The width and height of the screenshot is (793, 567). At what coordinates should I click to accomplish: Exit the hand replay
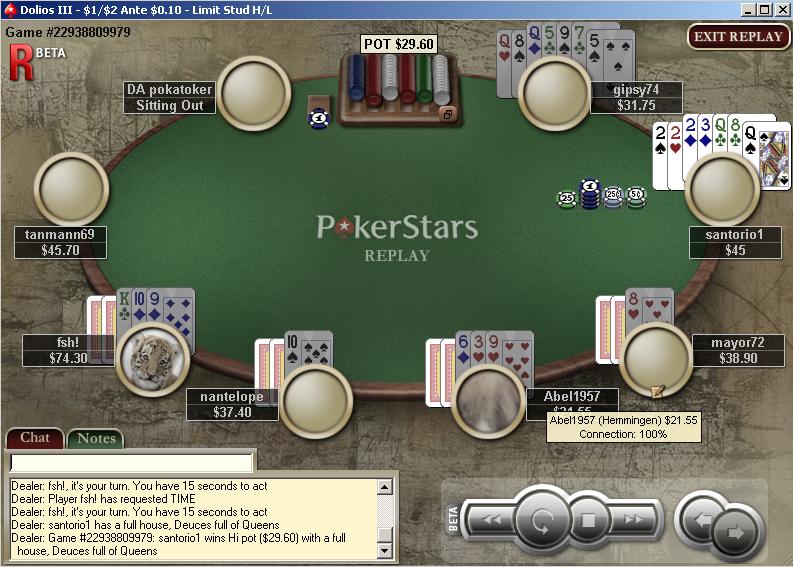737,37
